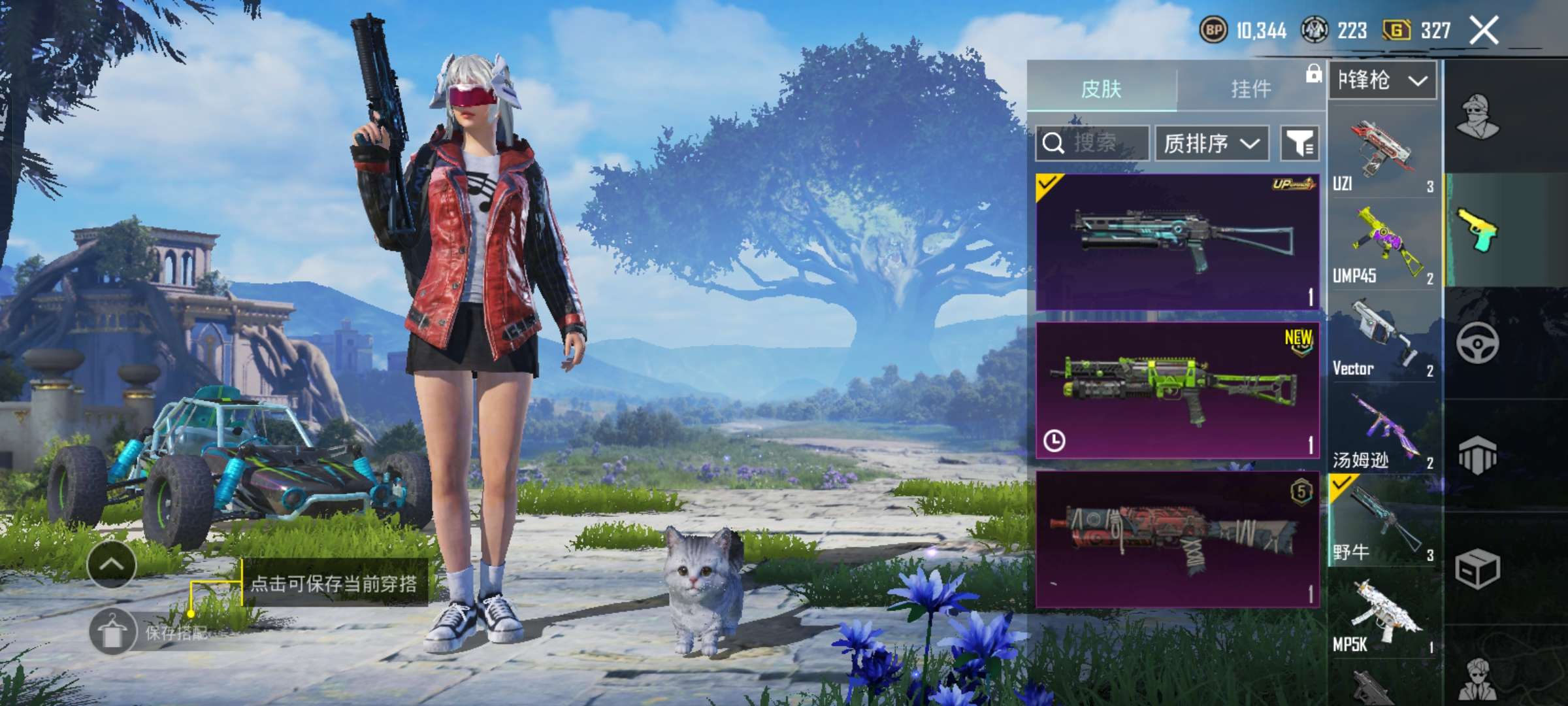The height and width of the screenshot is (706, 1568).
Task: Choose the MP5K weapon entry
Action: pos(1382,614)
